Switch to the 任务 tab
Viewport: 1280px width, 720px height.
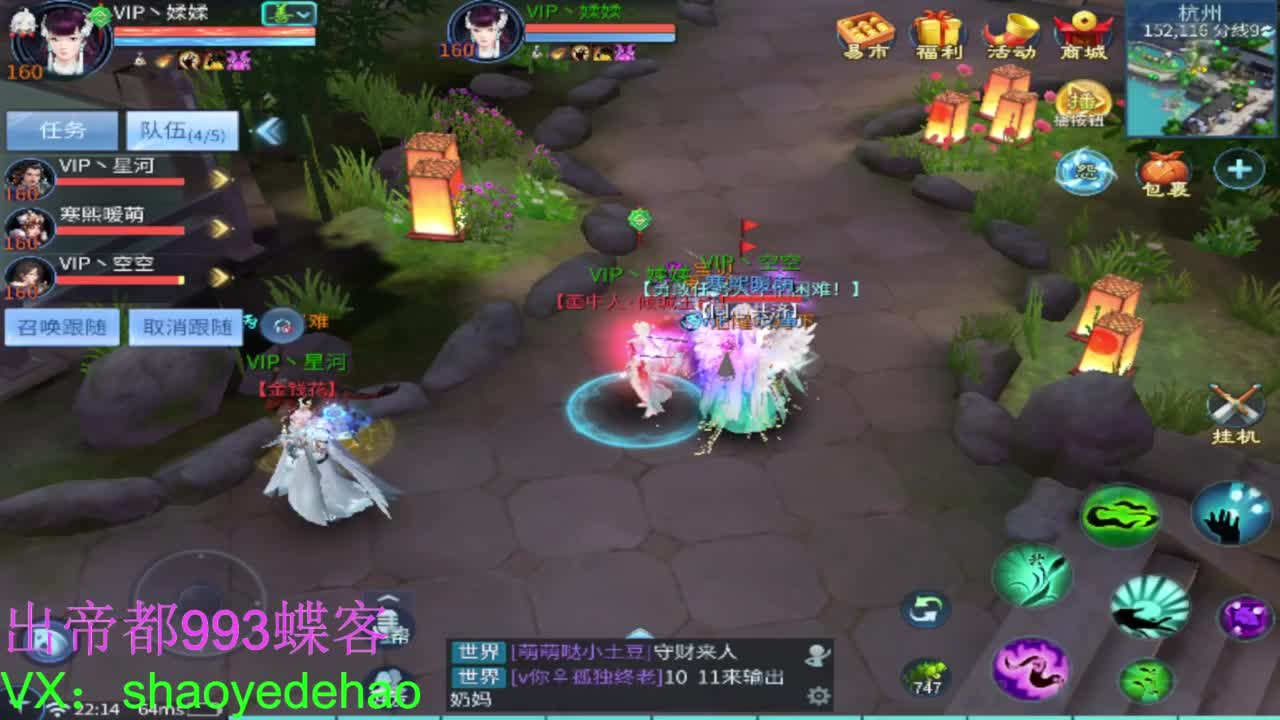60,129
